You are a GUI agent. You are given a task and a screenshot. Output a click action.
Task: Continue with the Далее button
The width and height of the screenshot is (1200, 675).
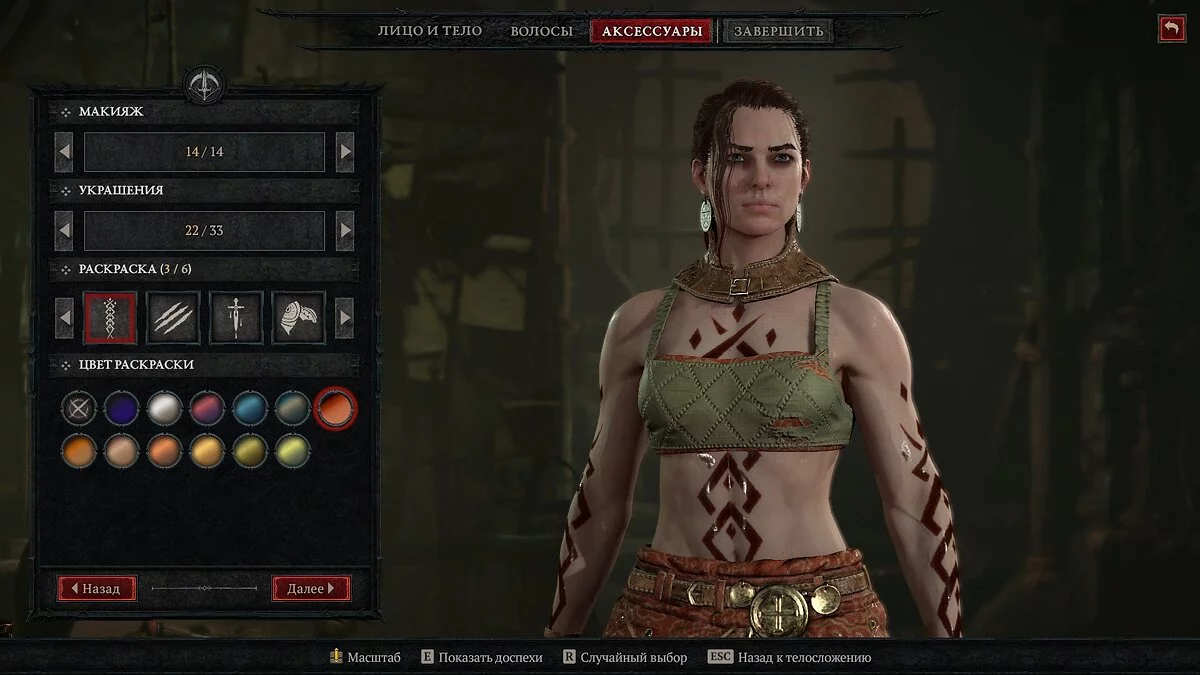[311, 588]
